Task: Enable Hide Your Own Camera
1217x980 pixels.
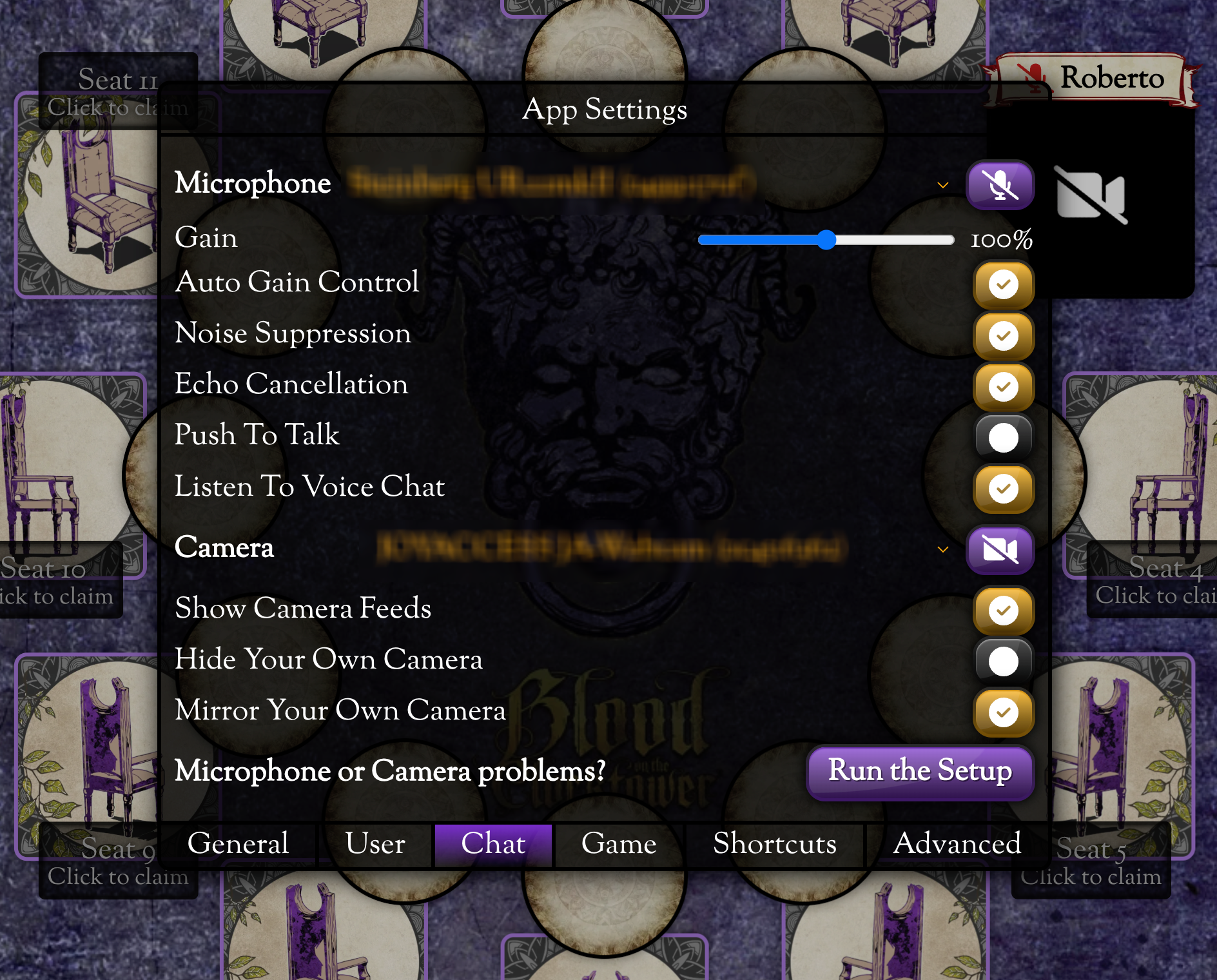Action: pyautogui.click(x=1003, y=661)
